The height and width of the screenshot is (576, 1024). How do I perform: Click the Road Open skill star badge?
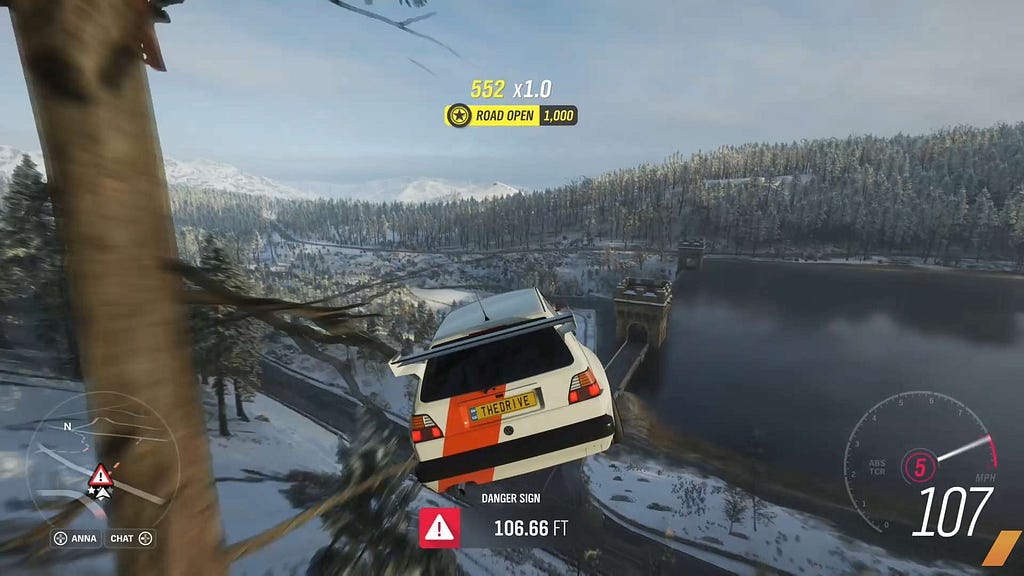click(459, 115)
